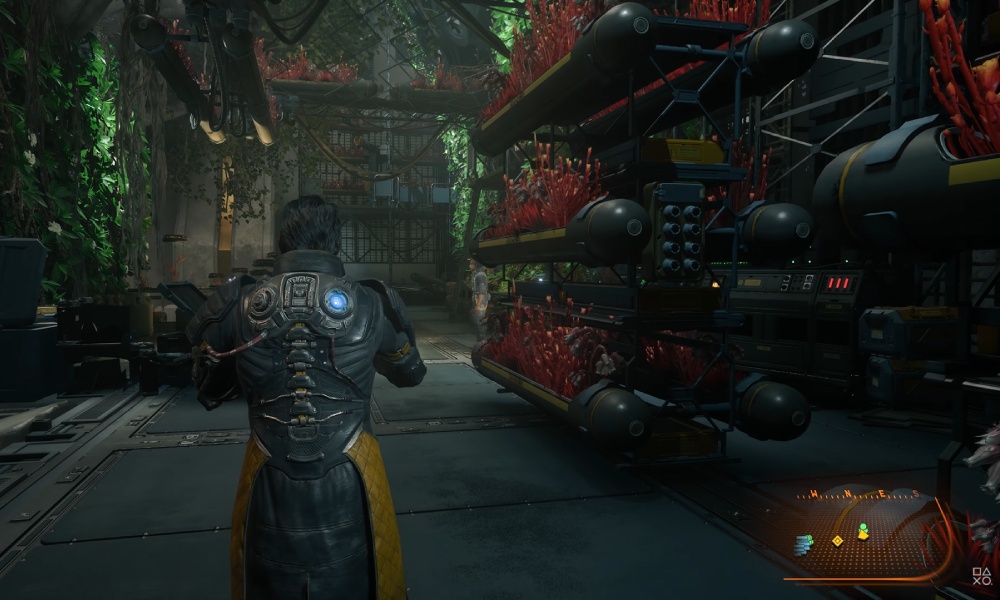Select the blue stacked-bars marker on the minimap
Screen dimensions: 1000x600
pos(804,544)
